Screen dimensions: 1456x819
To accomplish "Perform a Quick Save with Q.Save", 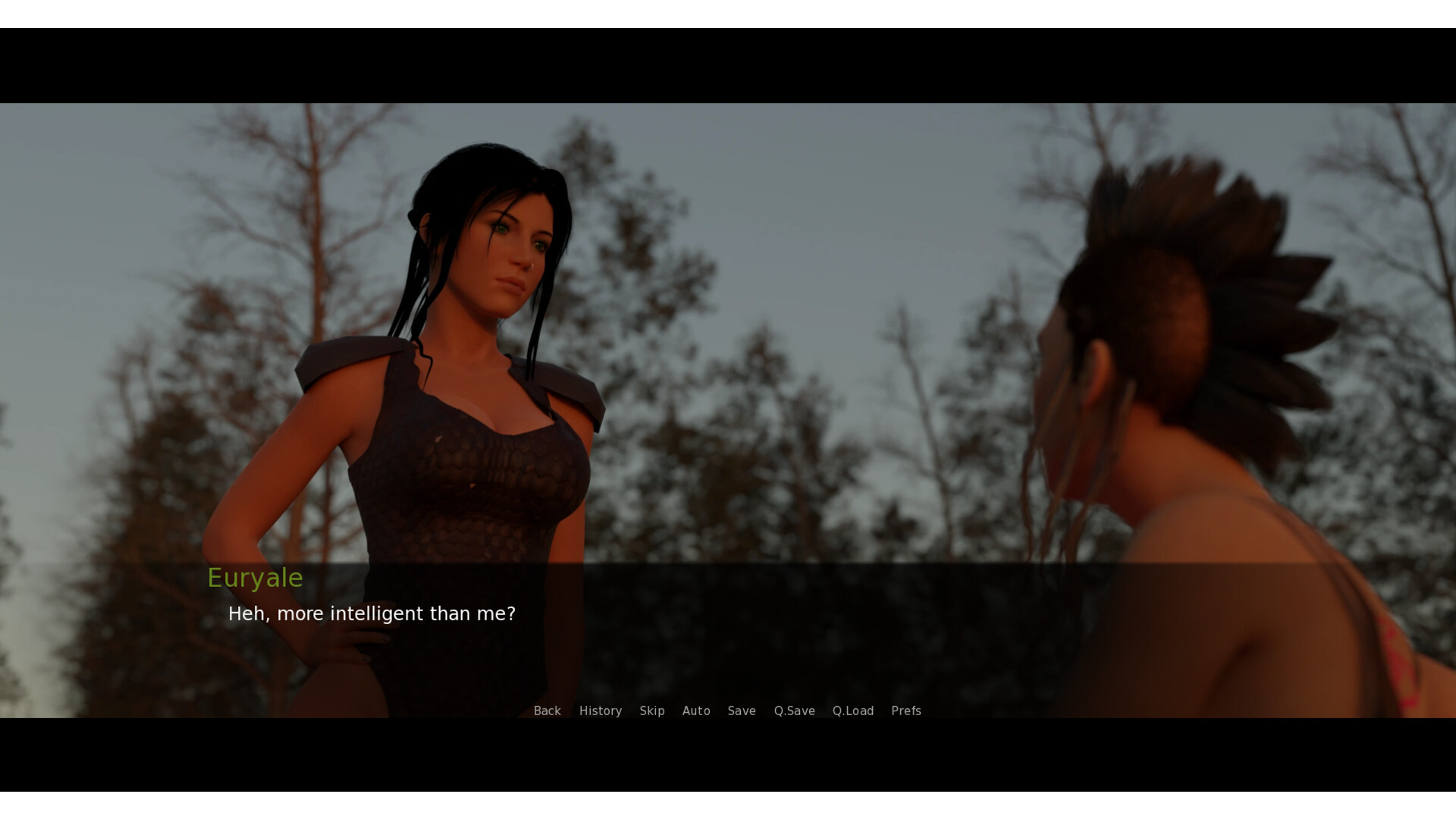I will click(x=794, y=711).
